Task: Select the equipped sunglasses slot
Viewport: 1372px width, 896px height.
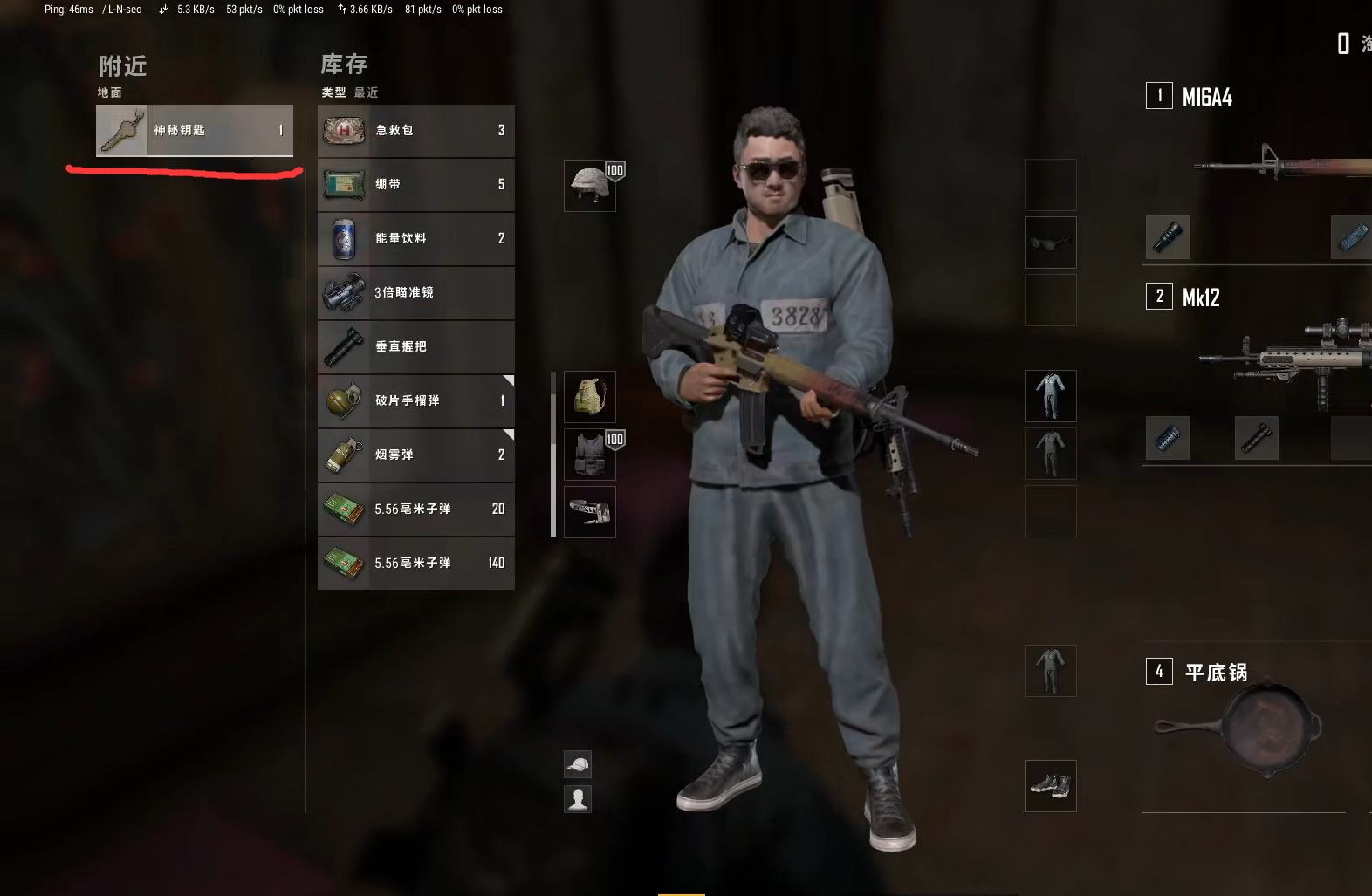Action: (1050, 243)
